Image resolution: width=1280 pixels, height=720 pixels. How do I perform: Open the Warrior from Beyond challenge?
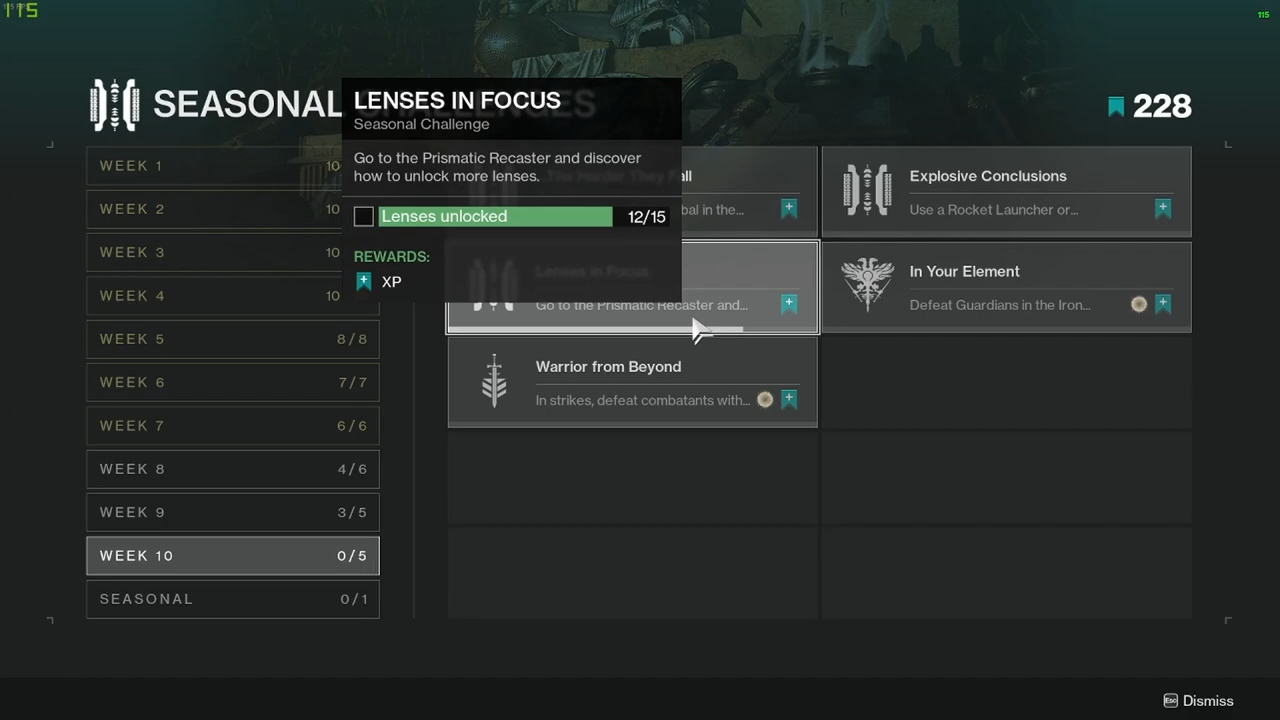(632, 382)
